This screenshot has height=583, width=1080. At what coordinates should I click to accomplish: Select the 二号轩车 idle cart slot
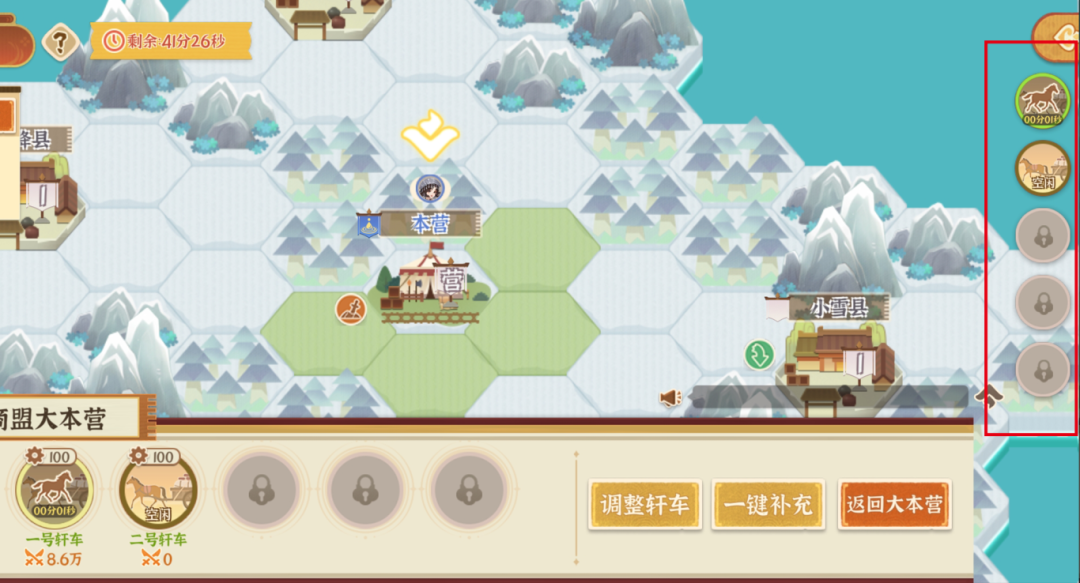[158, 492]
